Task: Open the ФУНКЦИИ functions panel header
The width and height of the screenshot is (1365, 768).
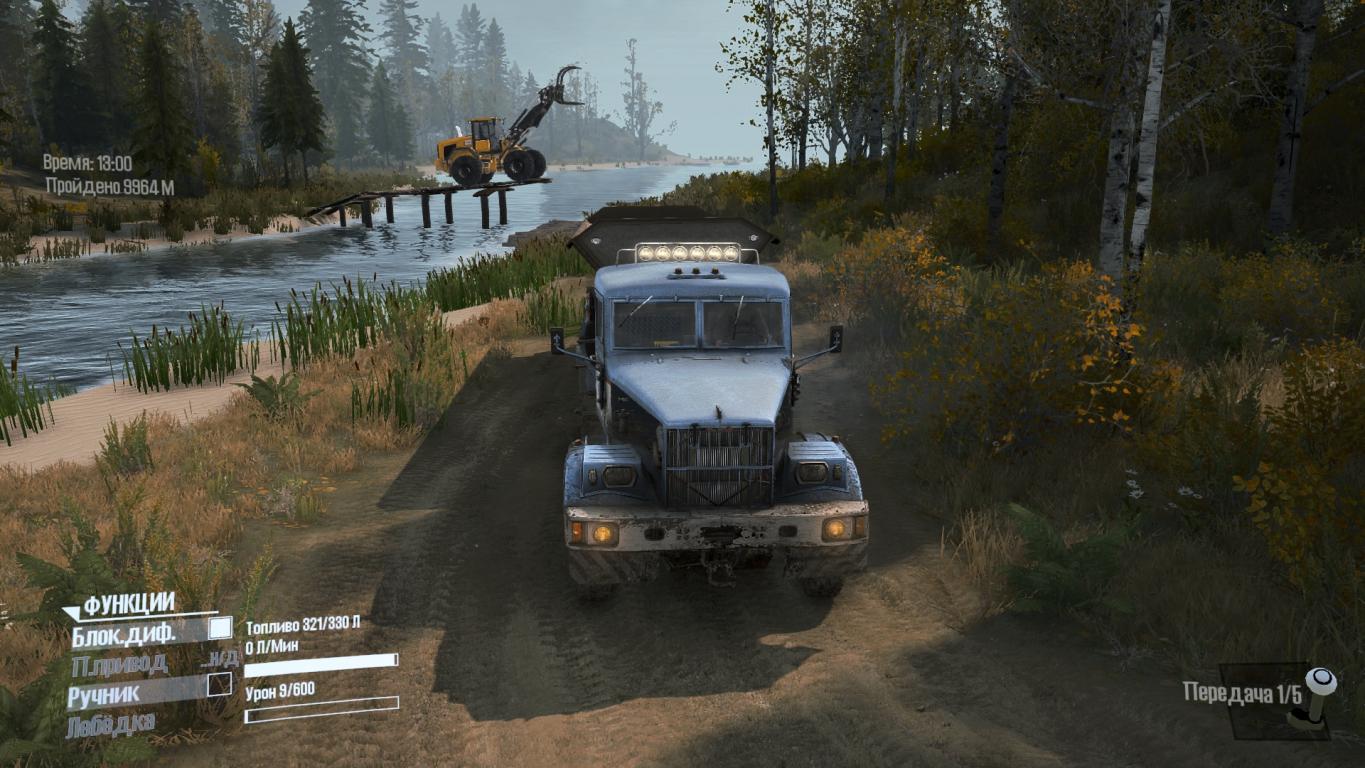Action: [x=128, y=604]
